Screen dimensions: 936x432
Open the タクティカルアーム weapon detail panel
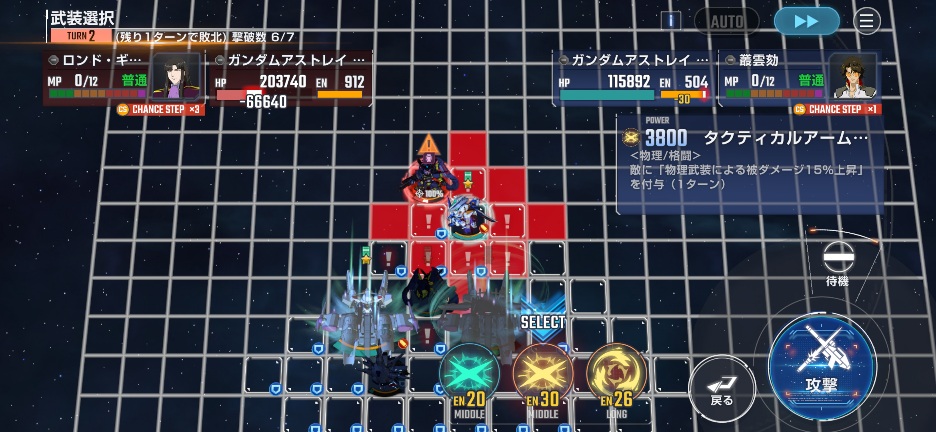pos(750,165)
